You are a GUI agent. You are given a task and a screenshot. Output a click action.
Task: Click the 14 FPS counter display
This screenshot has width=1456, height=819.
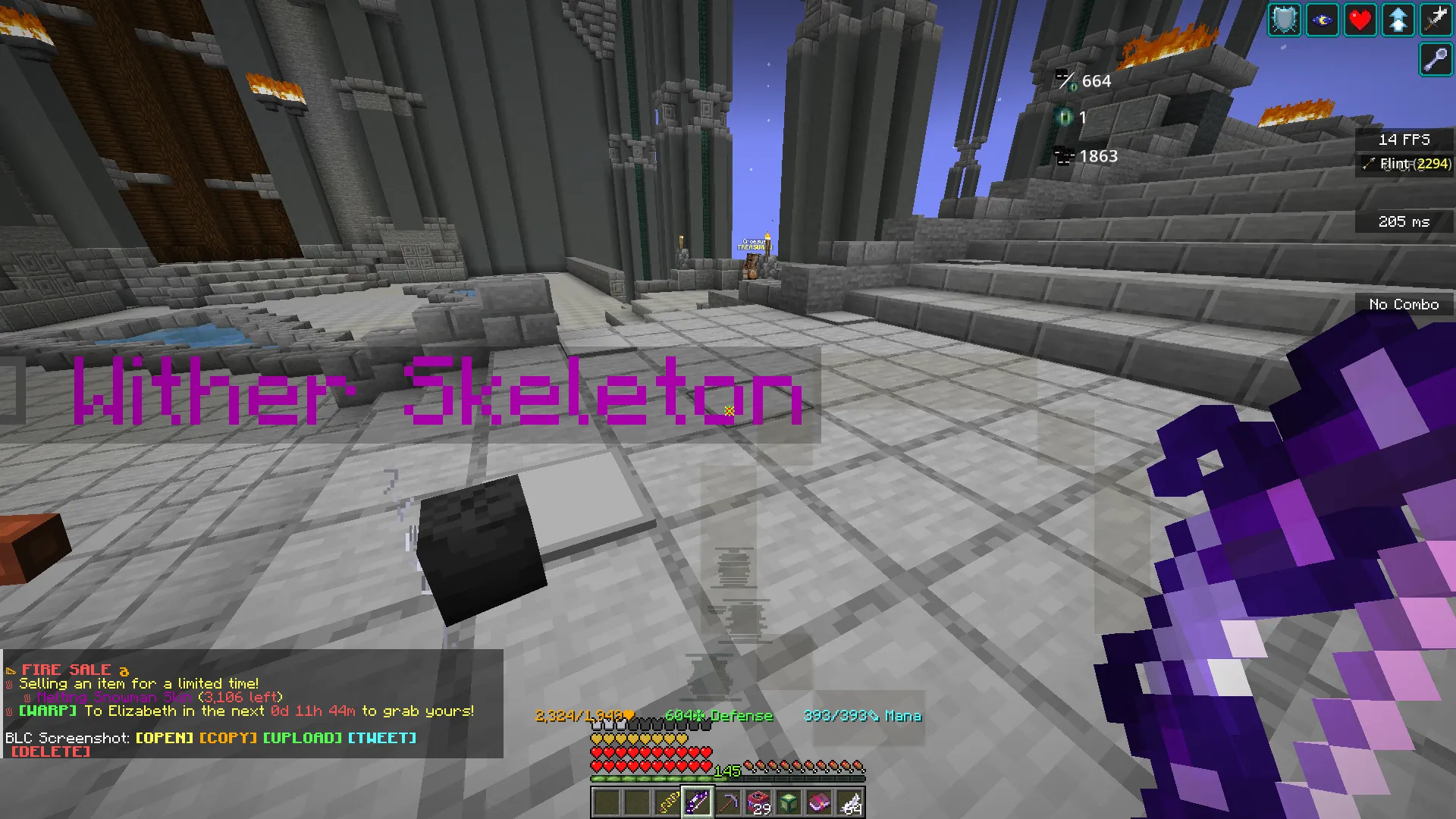(x=1404, y=139)
